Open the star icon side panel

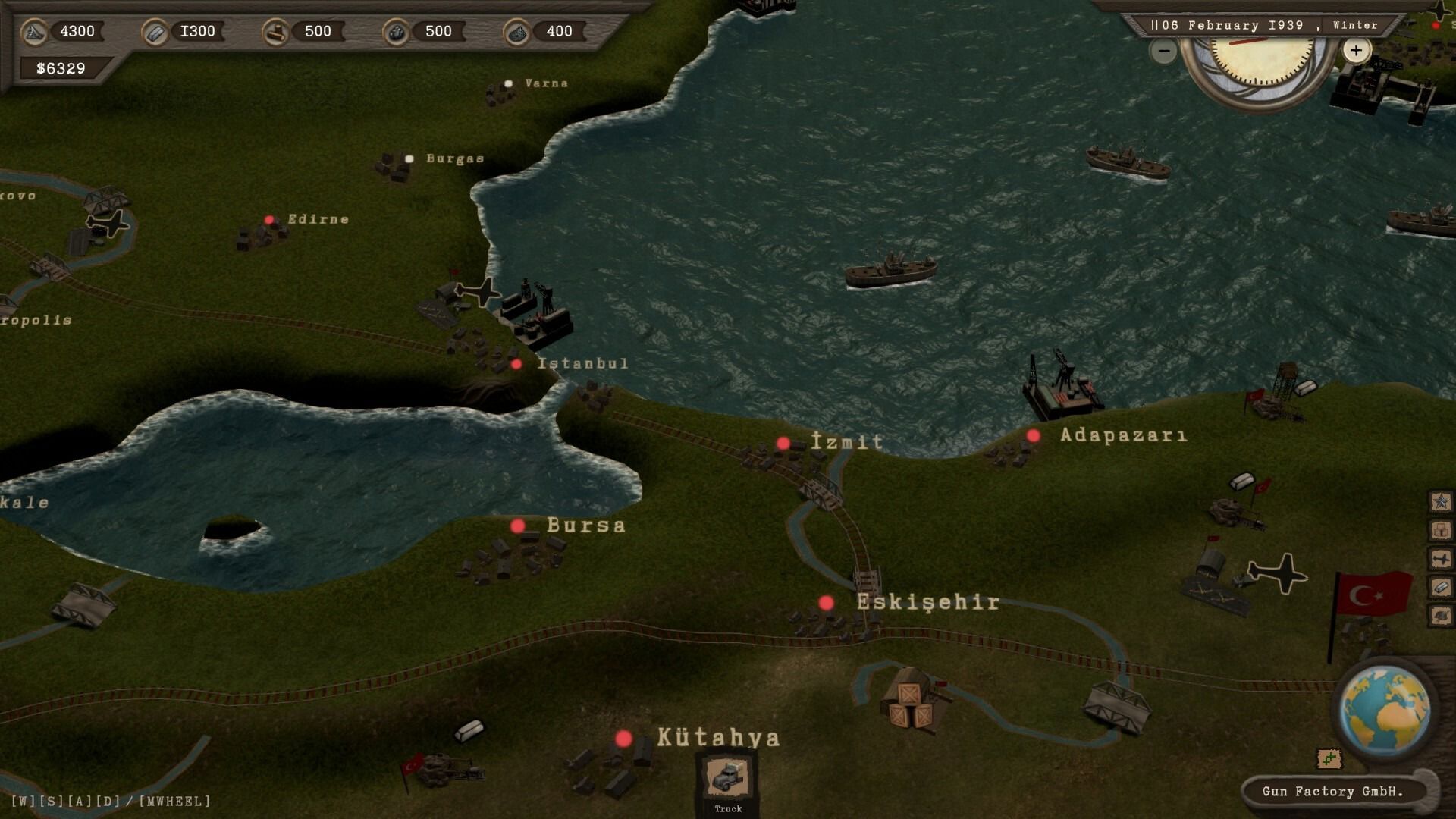click(x=1440, y=501)
